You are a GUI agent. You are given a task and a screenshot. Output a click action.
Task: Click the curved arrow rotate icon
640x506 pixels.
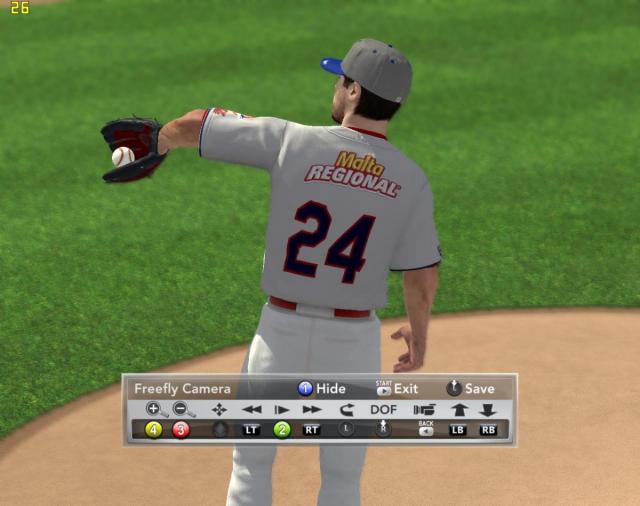347,409
